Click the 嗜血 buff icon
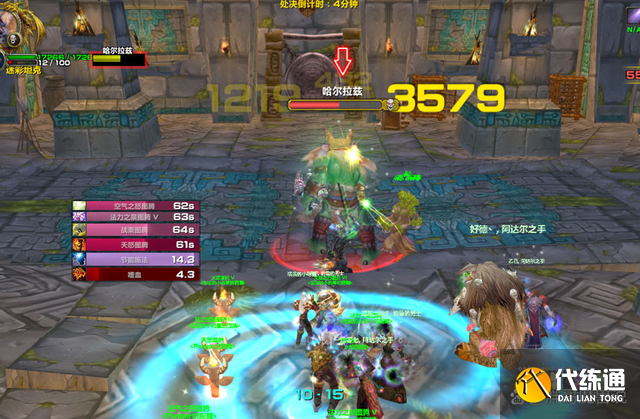Viewport: 640px width, 419px height. [x=79, y=273]
